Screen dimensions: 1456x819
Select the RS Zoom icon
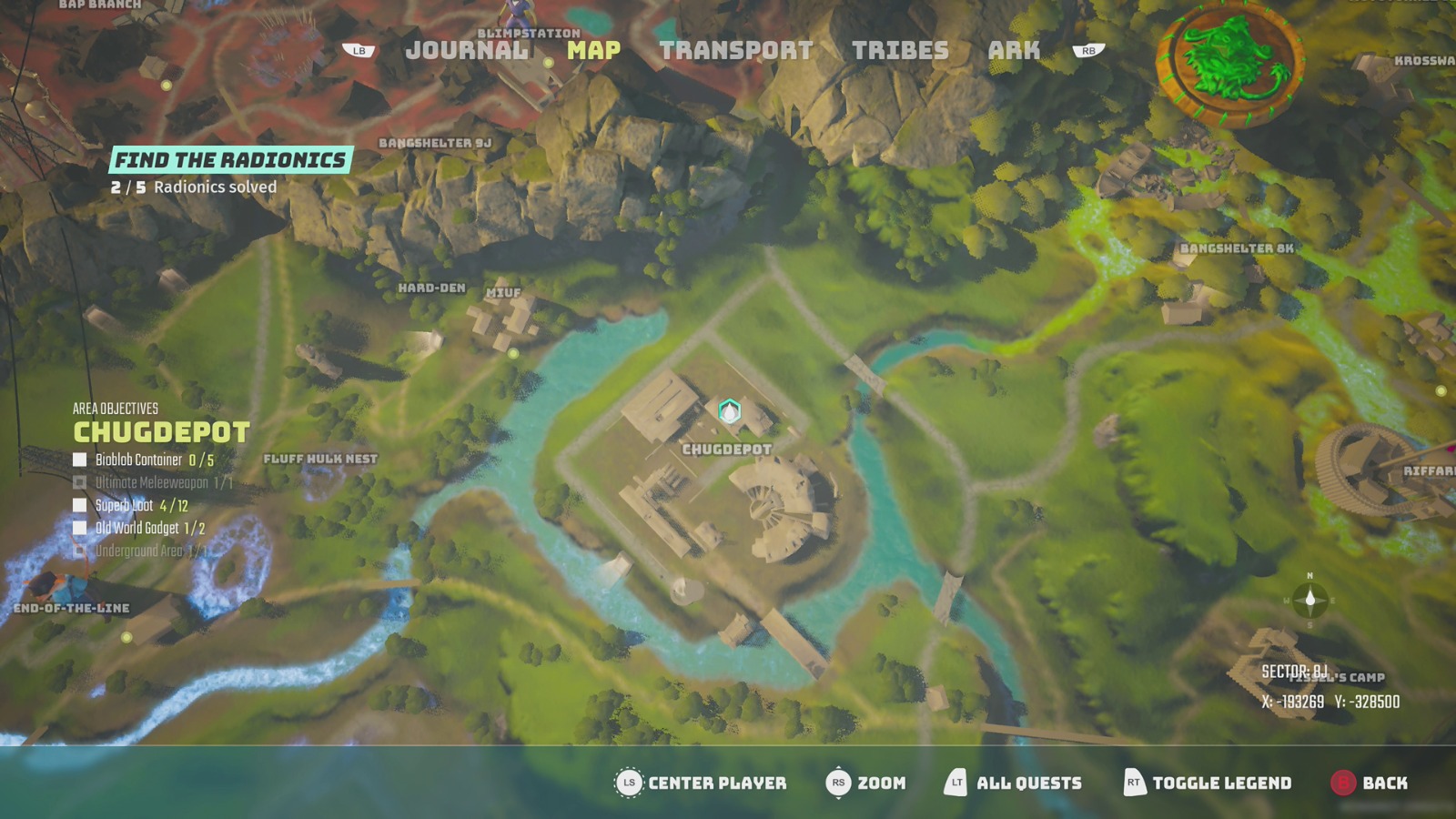[838, 782]
